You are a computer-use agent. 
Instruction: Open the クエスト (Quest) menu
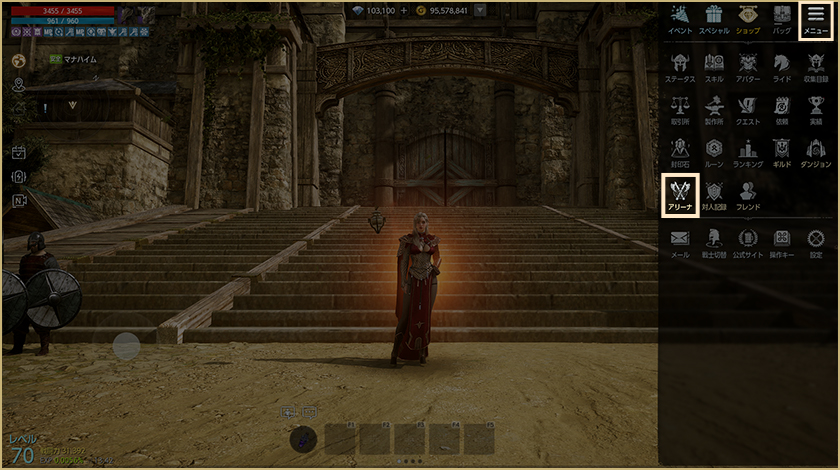pyautogui.click(x=748, y=109)
